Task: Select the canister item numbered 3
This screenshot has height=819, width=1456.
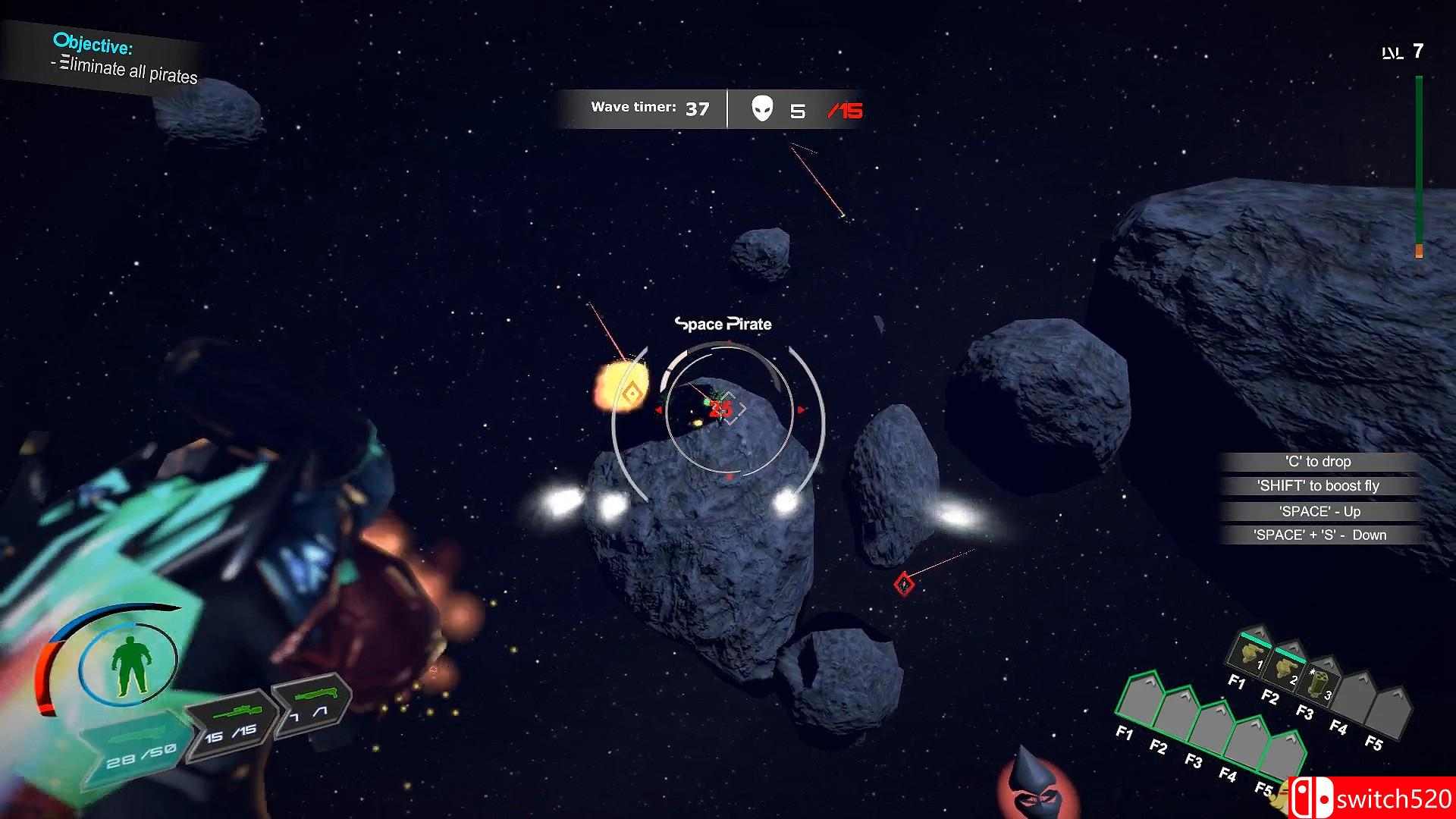Action: 1319,684
